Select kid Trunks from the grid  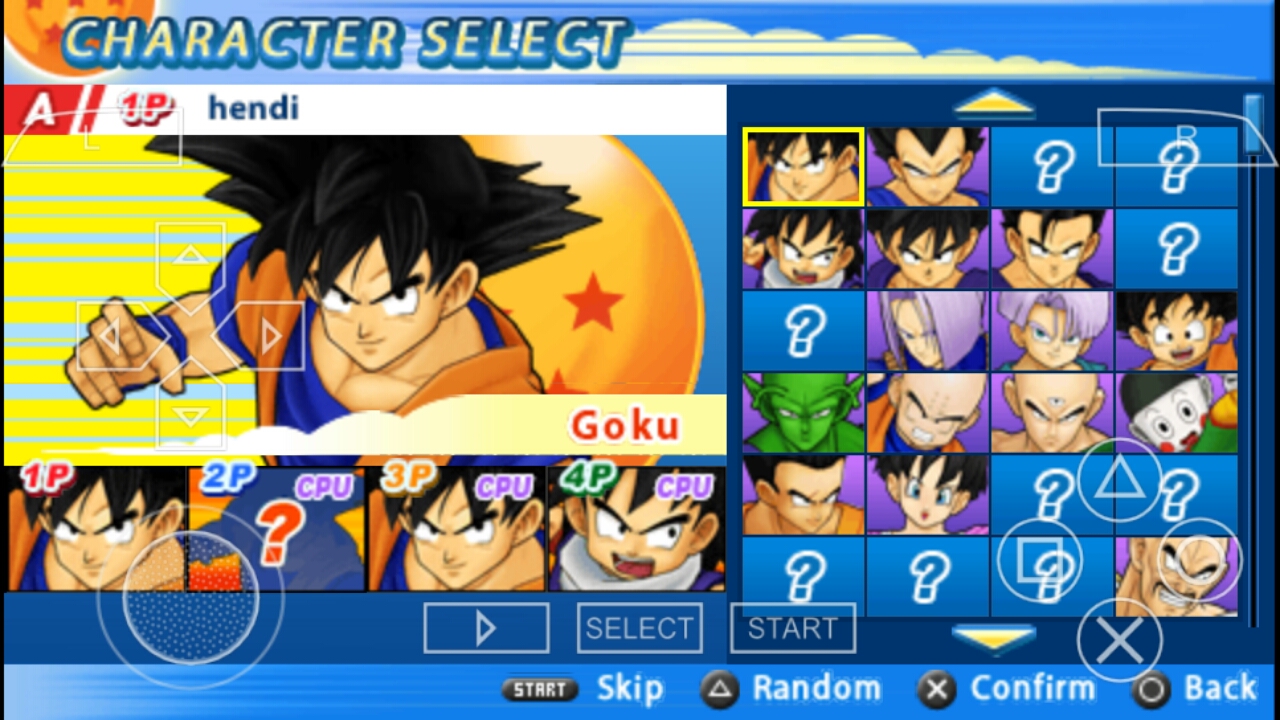tap(1051, 329)
